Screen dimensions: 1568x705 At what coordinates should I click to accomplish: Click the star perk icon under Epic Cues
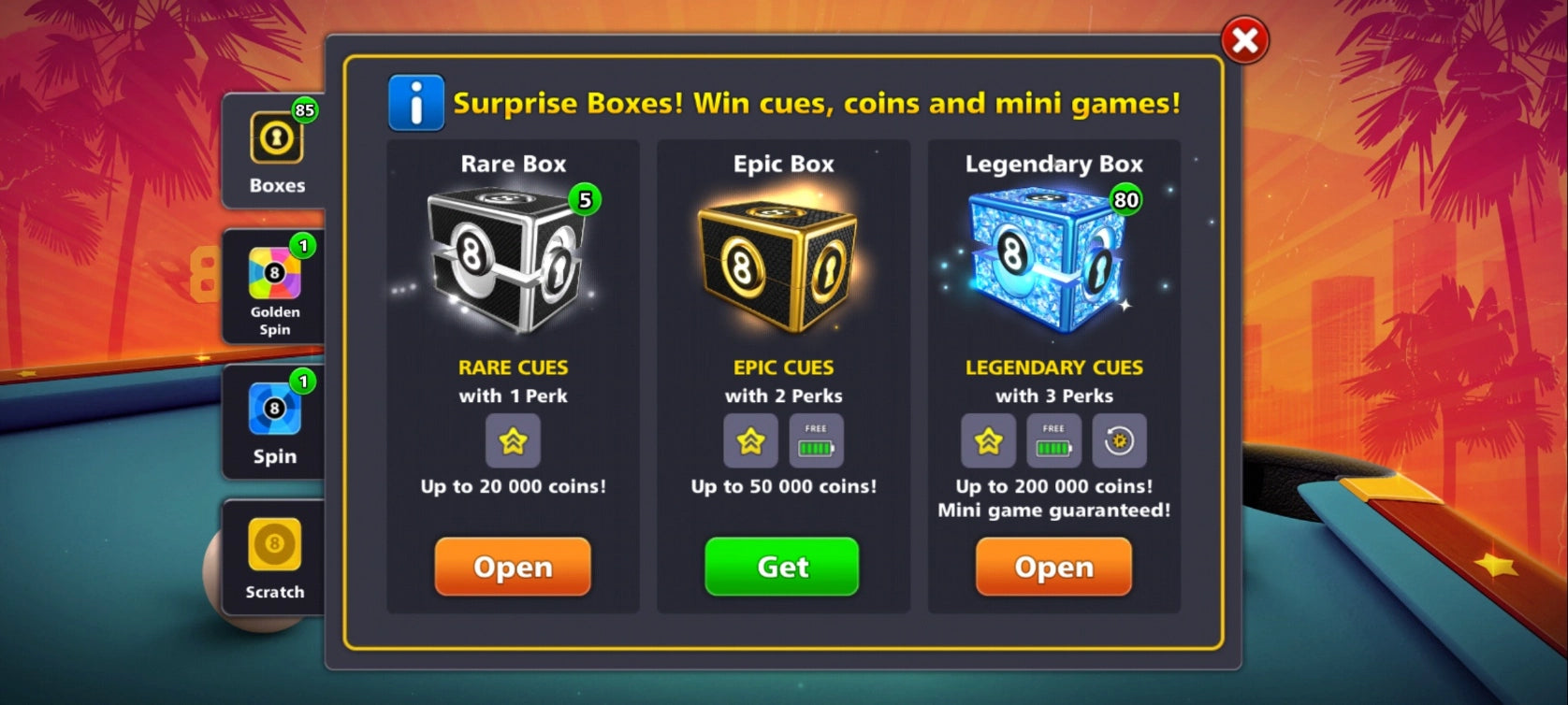coord(748,440)
